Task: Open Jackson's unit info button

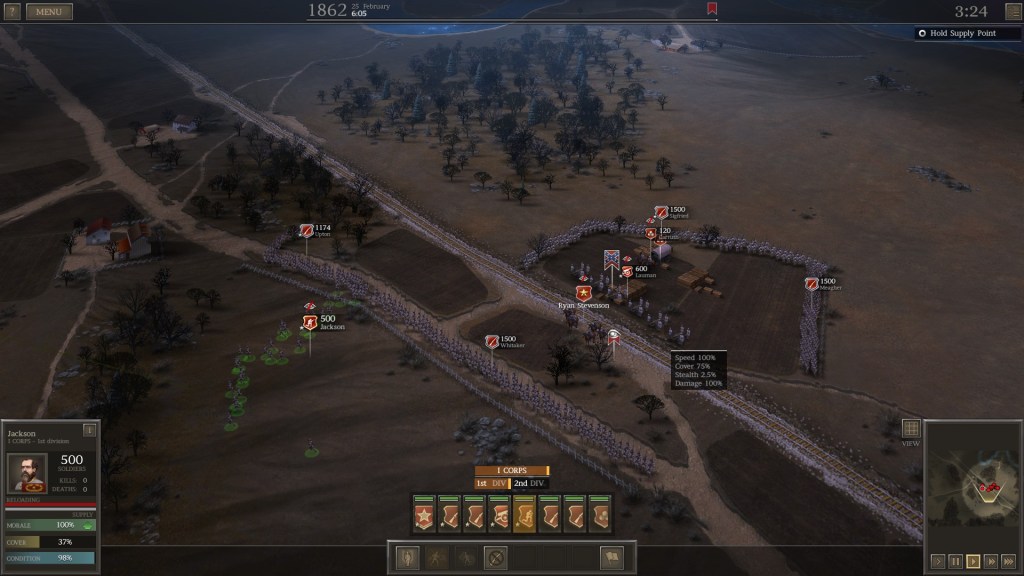Action: 89,430
